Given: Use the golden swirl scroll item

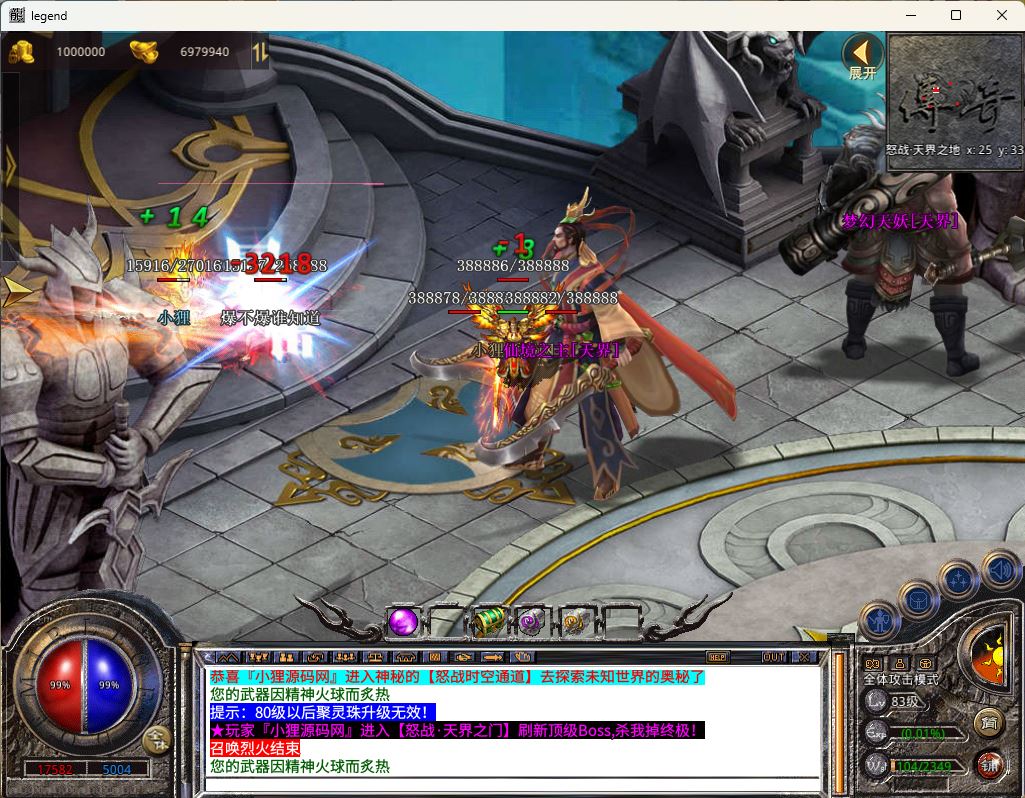Looking at the screenshot, I should coord(575,621).
